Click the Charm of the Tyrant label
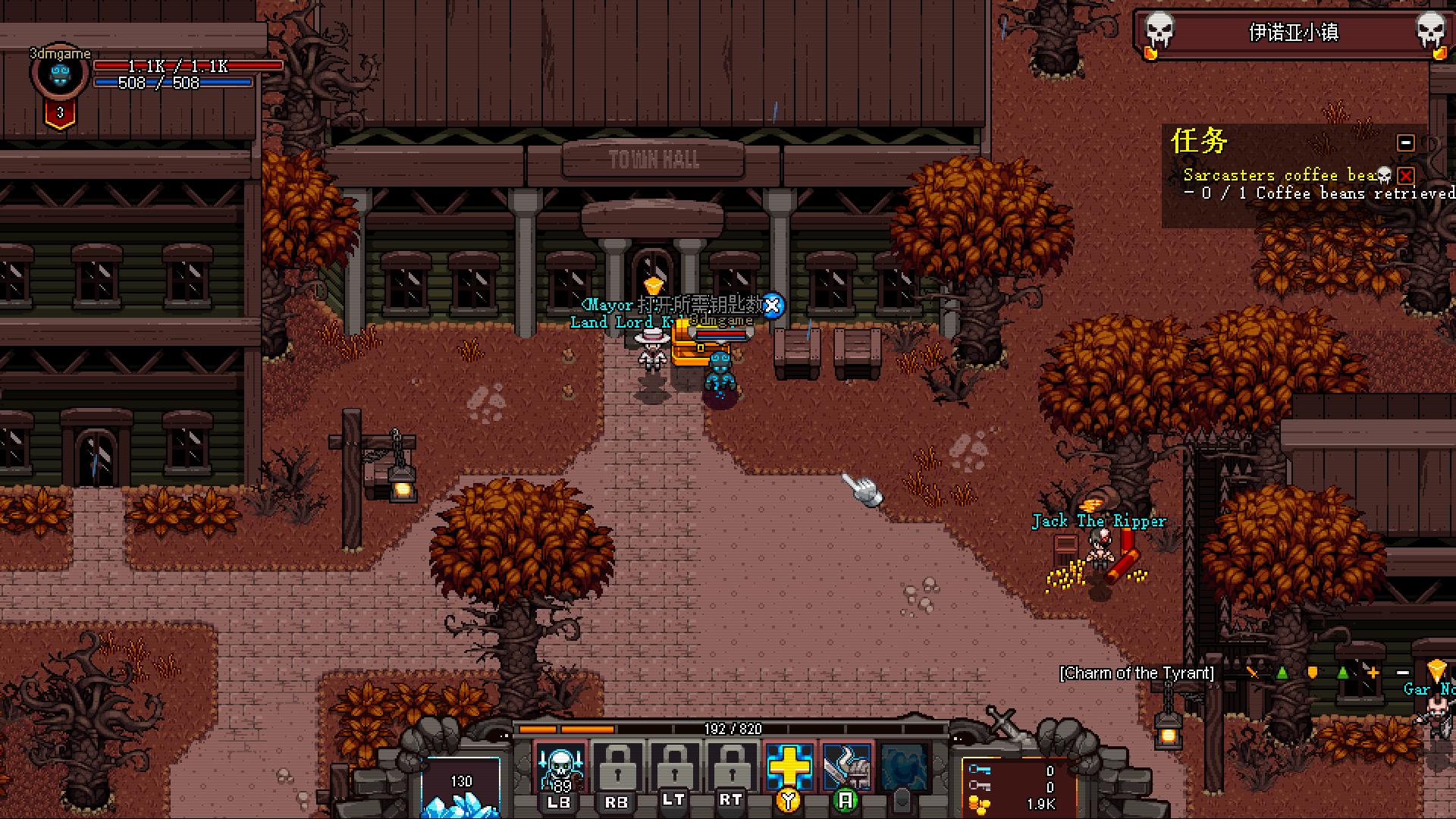Image resolution: width=1456 pixels, height=819 pixels. 1136,673
